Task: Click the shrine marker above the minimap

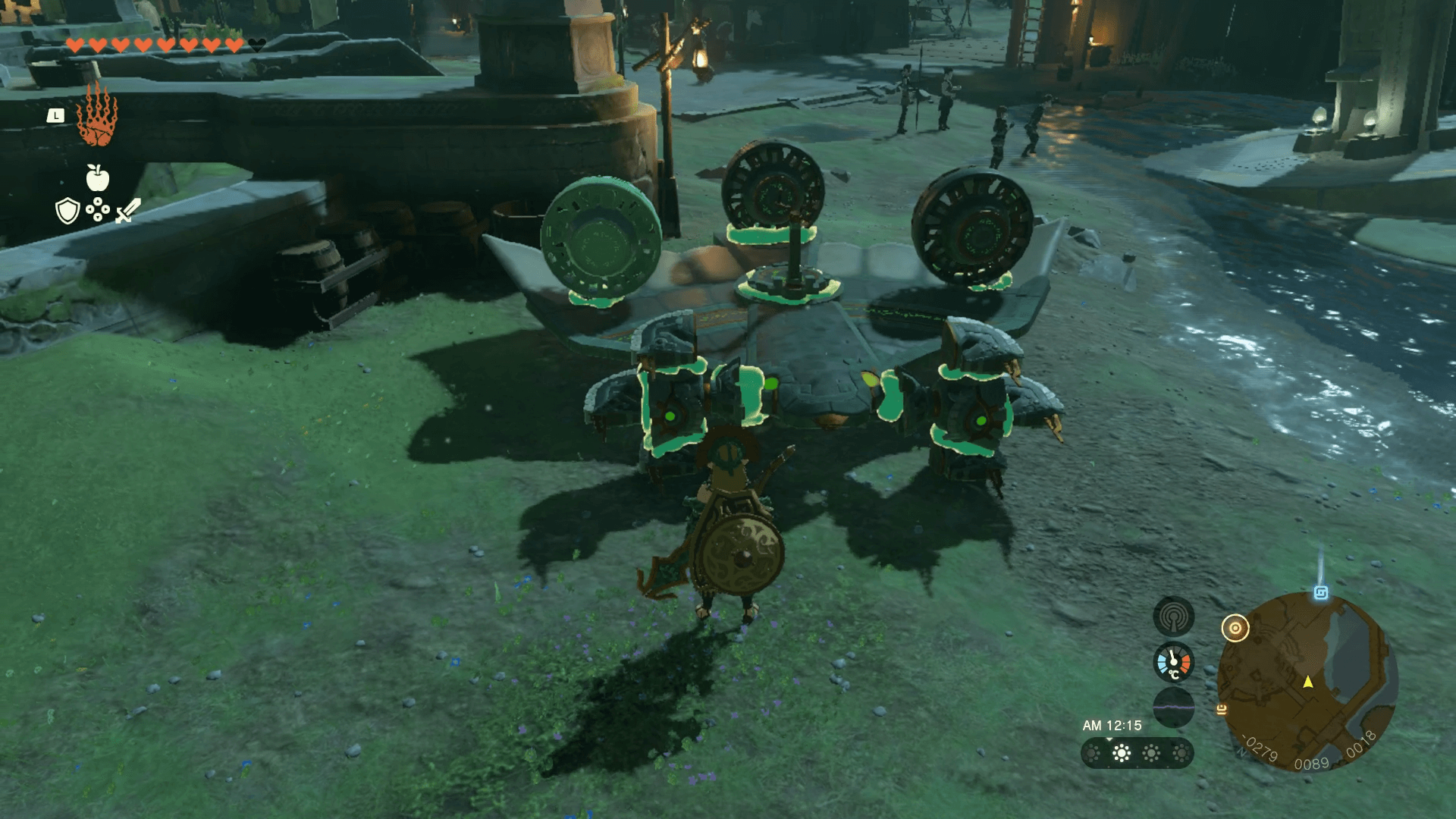Action: pos(1320,593)
